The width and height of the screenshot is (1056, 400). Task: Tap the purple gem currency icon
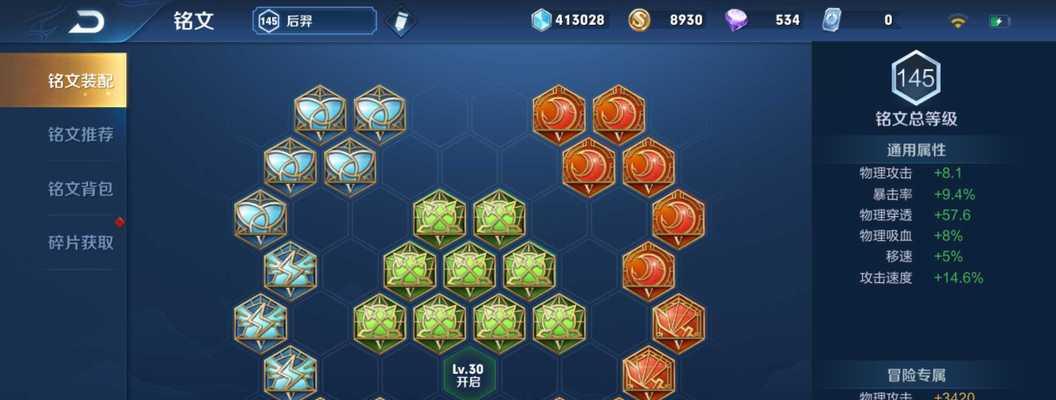tap(737, 20)
